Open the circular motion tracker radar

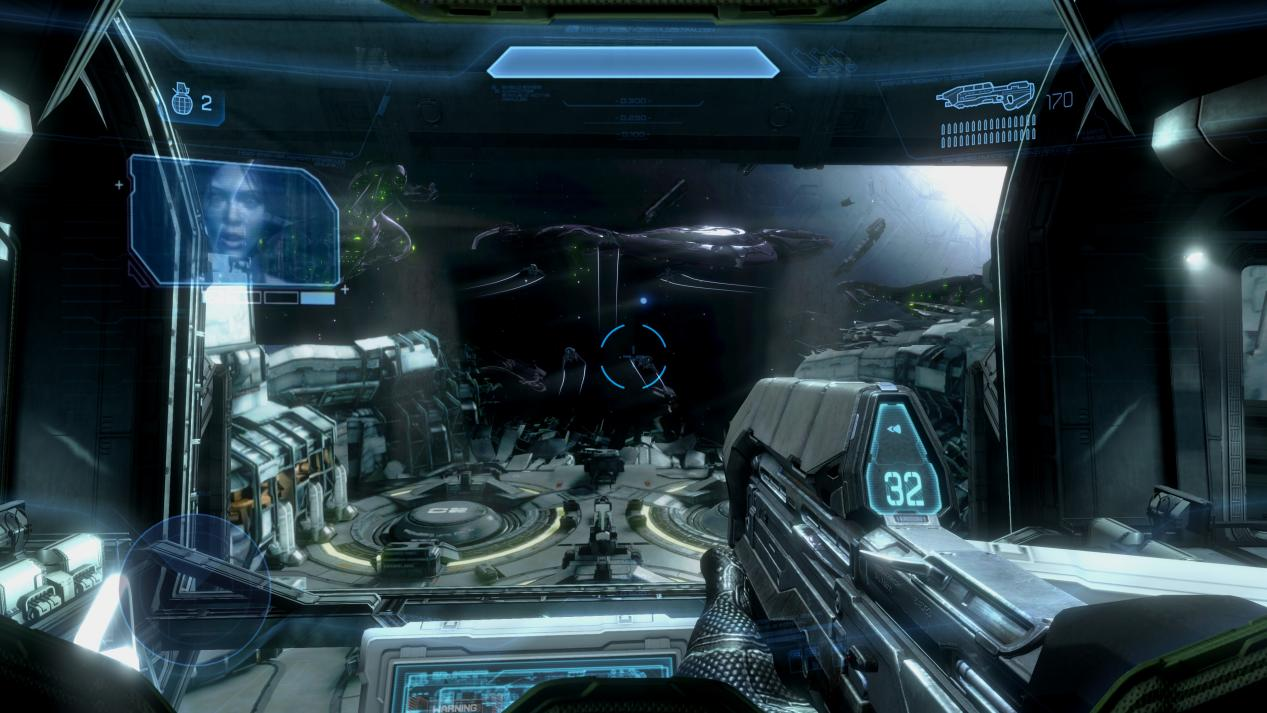[198, 586]
